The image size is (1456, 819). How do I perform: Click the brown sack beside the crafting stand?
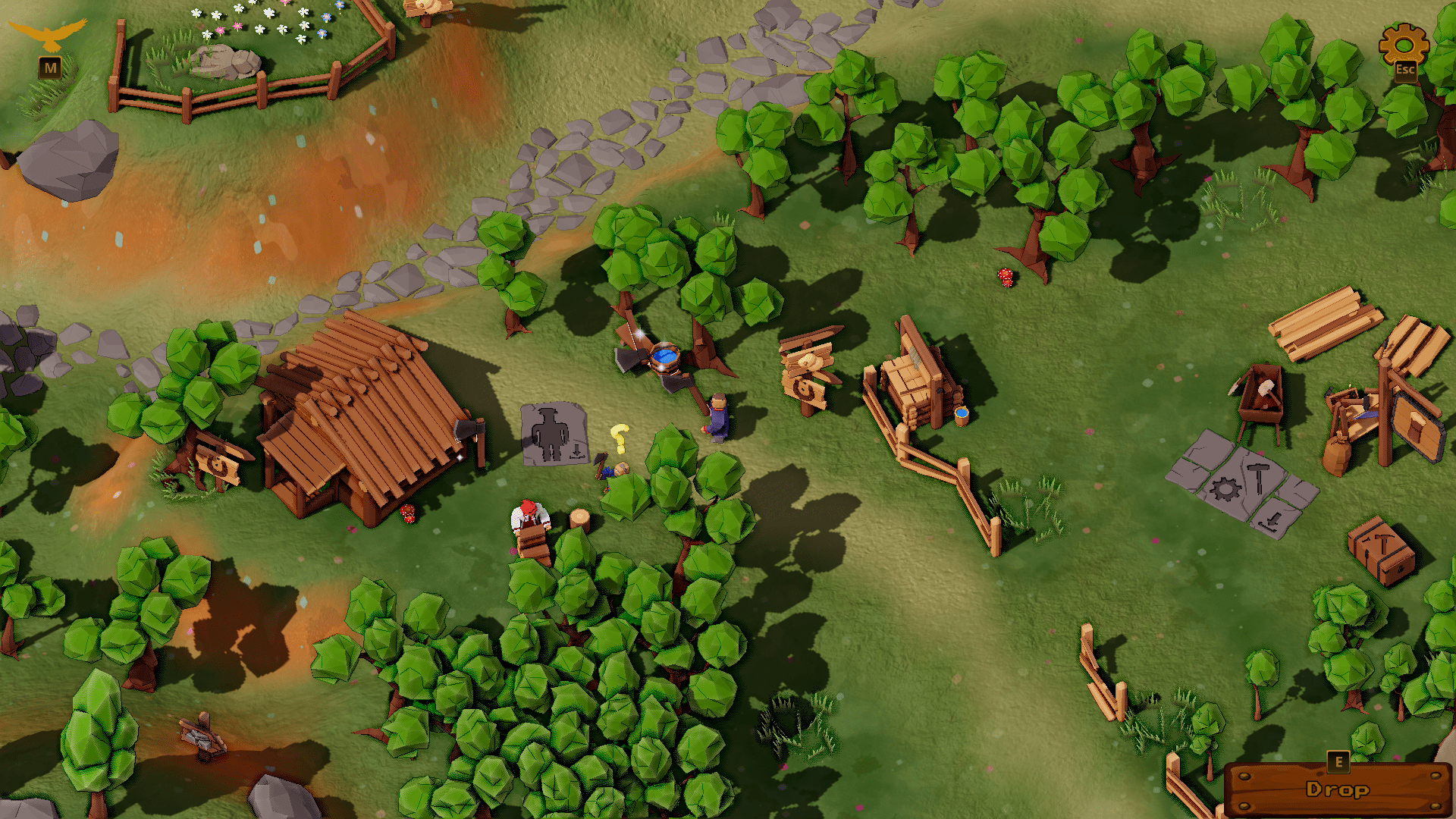pyautogui.click(x=1338, y=454)
